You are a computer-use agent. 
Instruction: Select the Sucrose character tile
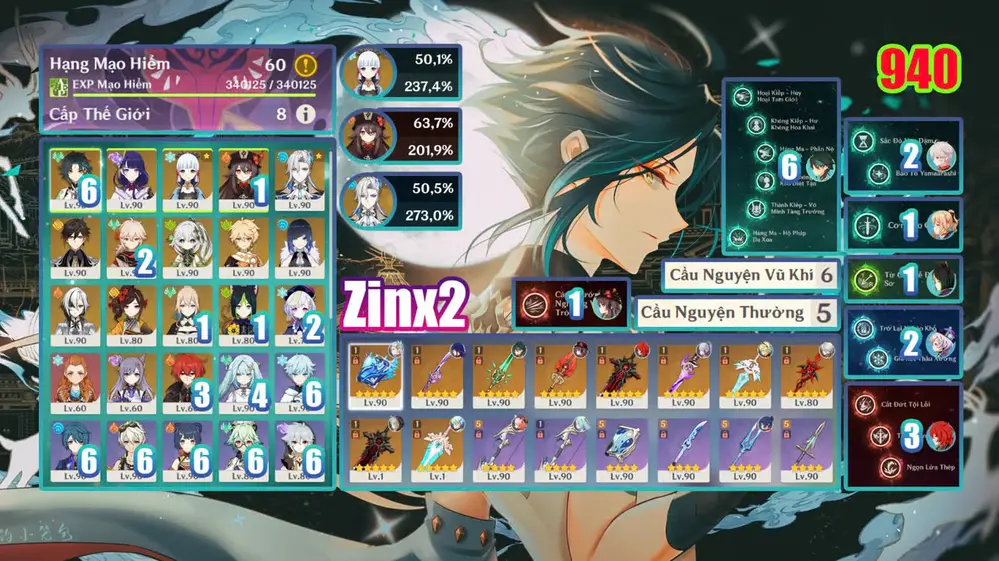243,448
